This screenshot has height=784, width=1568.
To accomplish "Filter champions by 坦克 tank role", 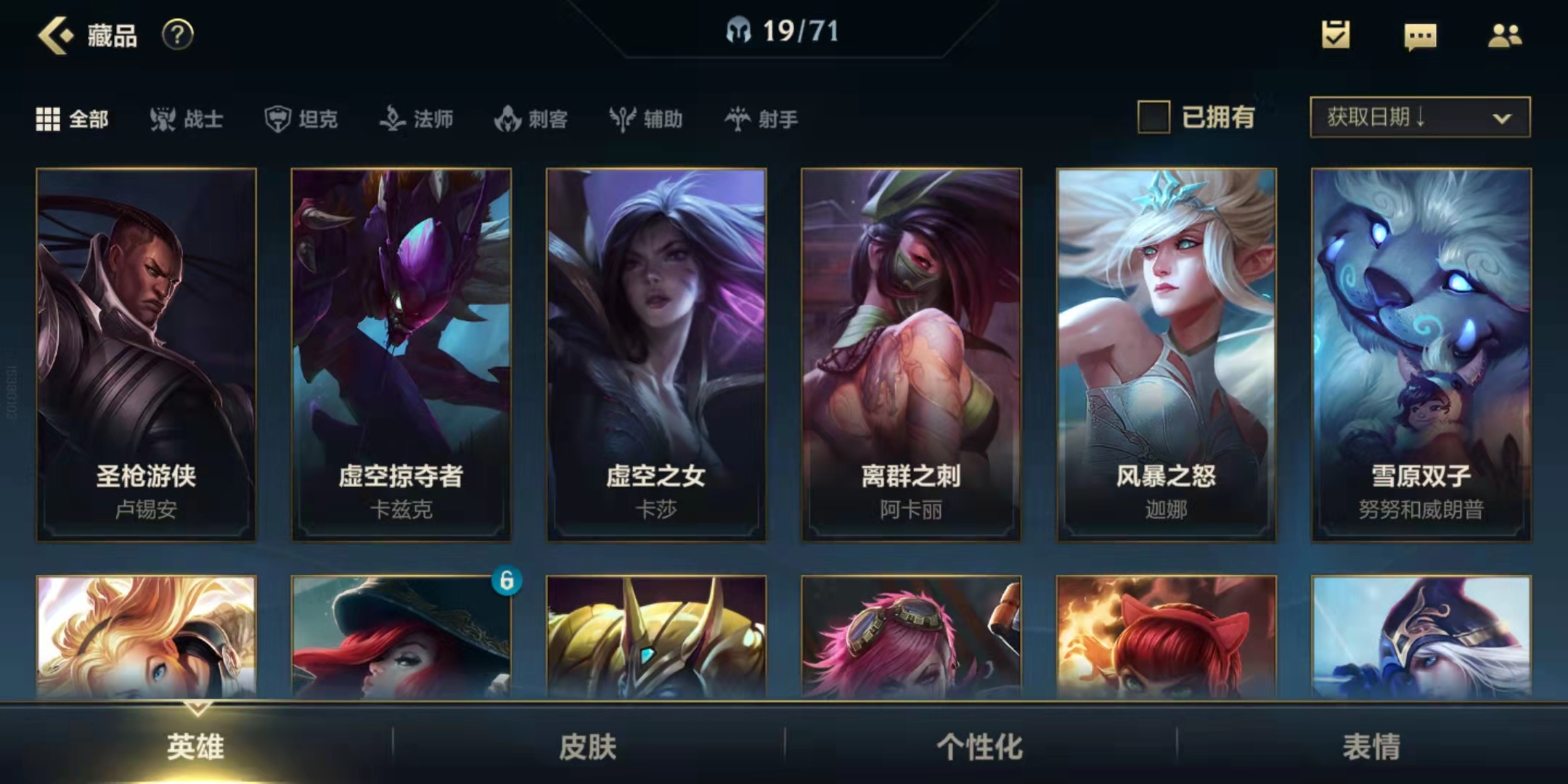I will tap(301, 119).
